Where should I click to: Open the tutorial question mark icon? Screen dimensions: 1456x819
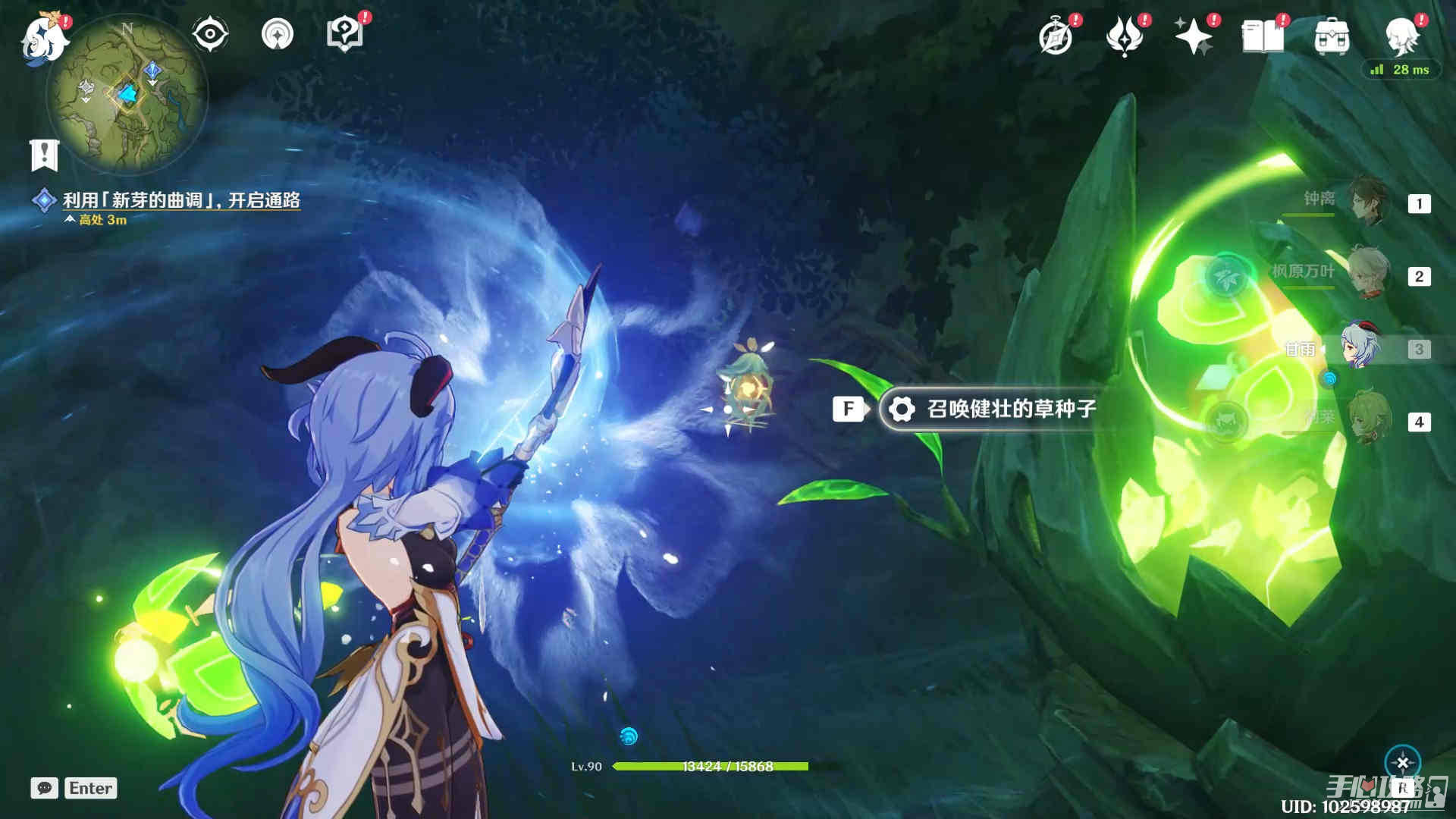[344, 34]
